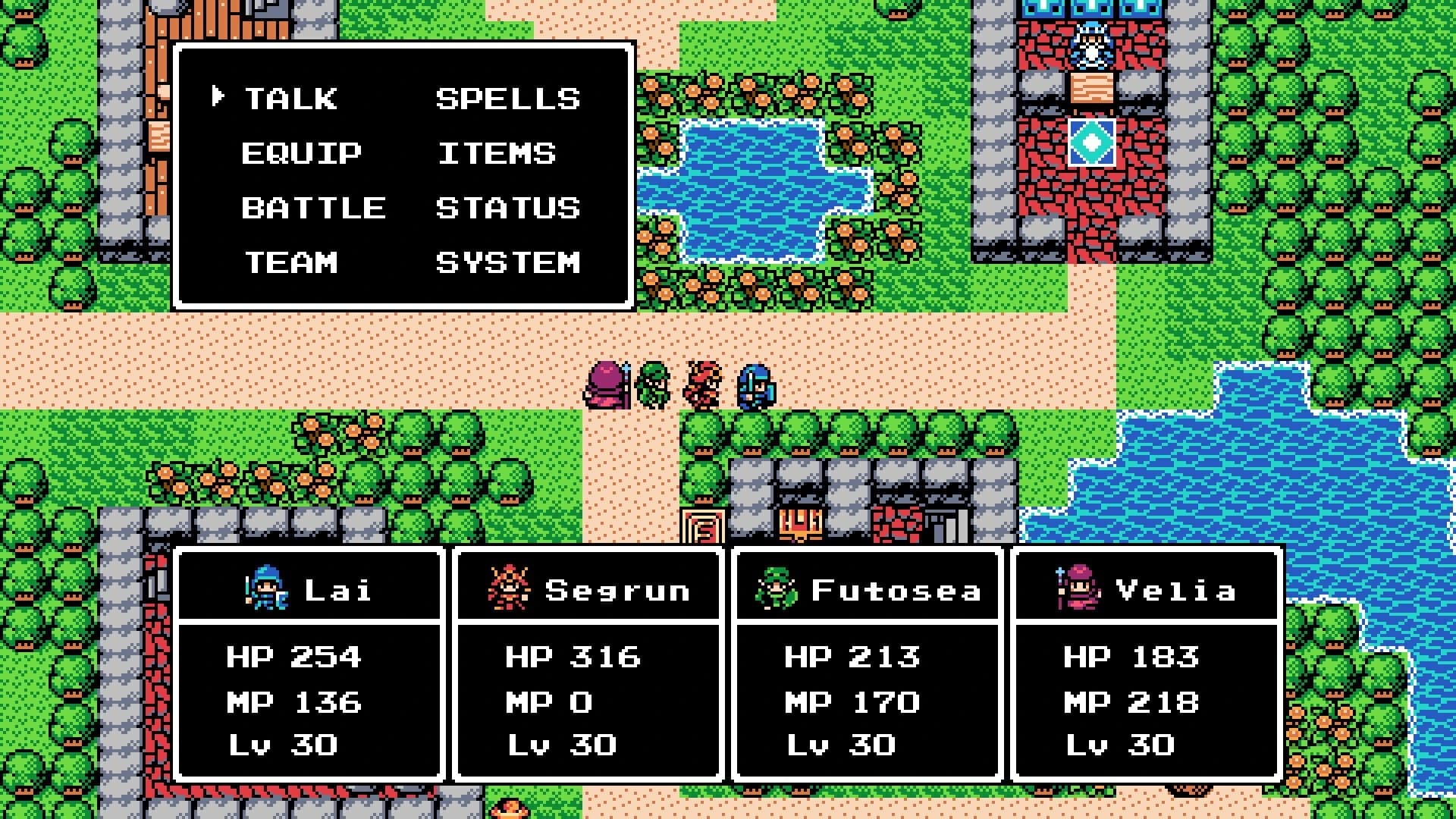1456x819 pixels.
Task: Open the SYSTEM menu option
Action: tap(507, 263)
